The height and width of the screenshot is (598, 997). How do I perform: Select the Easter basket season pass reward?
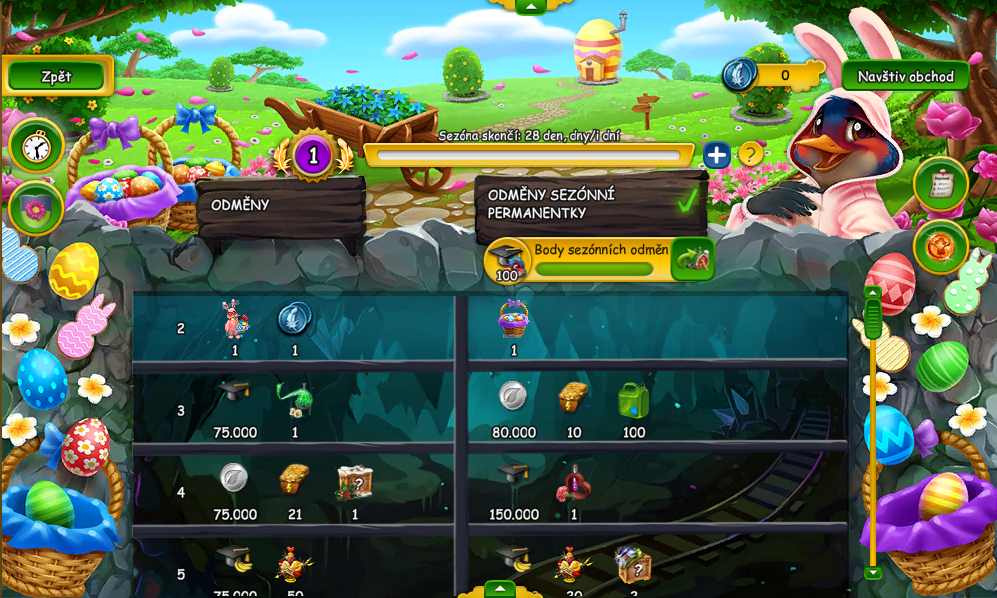[513, 319]
